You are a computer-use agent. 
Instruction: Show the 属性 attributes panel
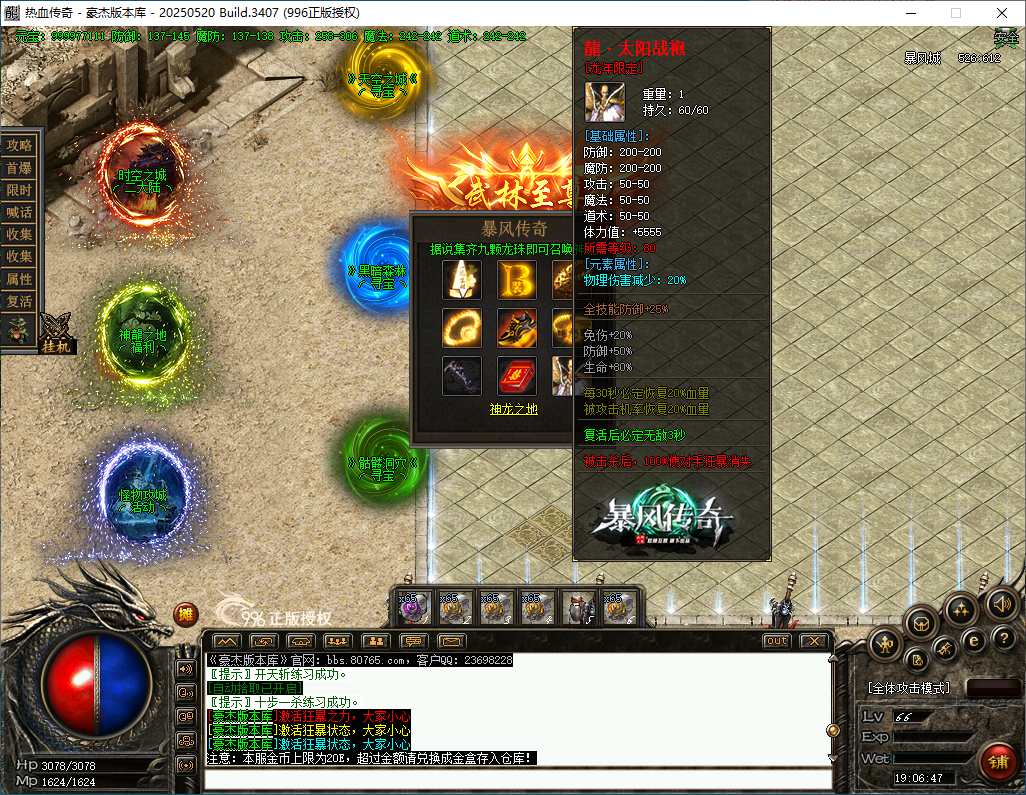(x=20, y=279)
